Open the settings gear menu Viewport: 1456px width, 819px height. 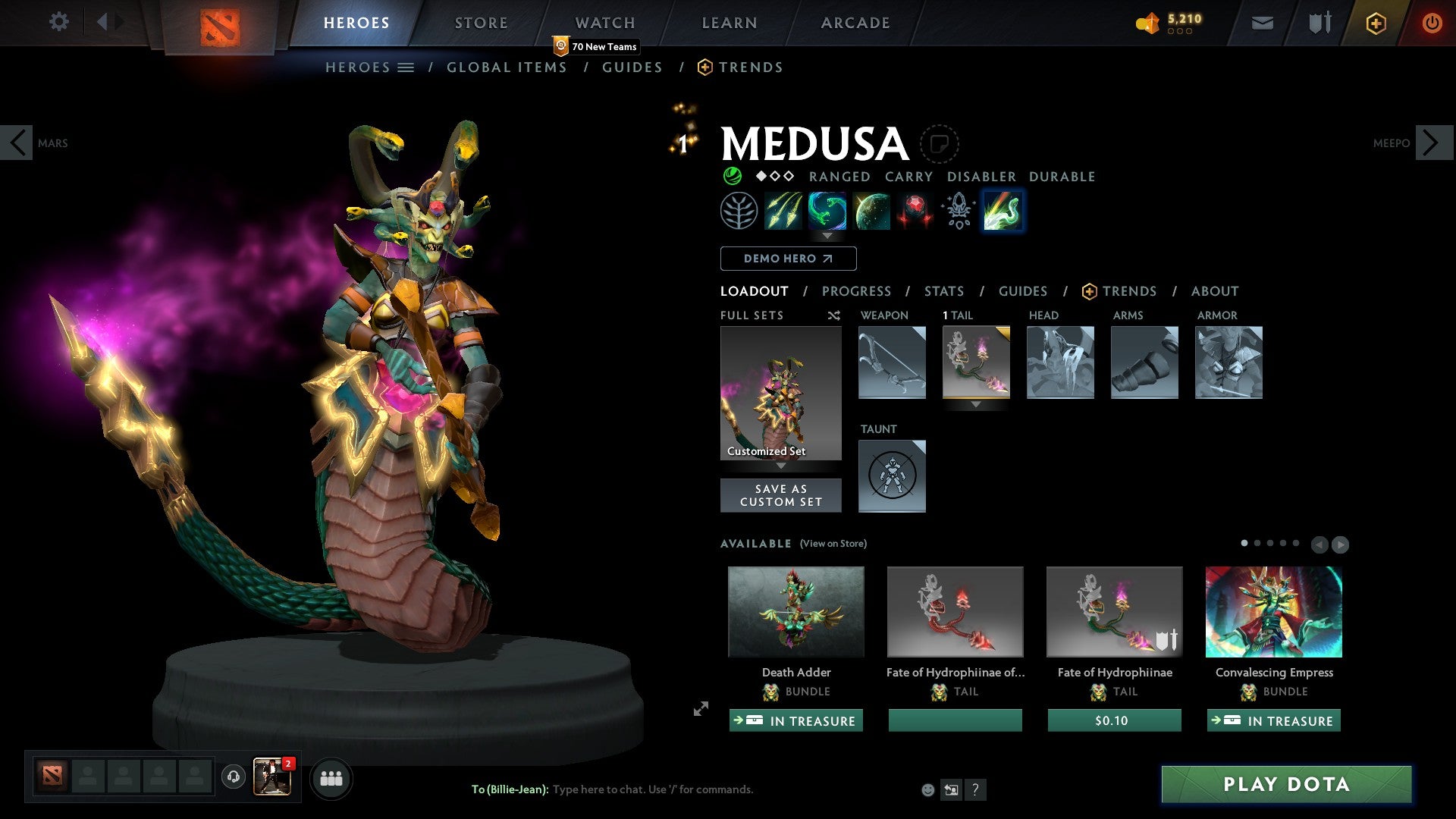[x=58, y=22]
